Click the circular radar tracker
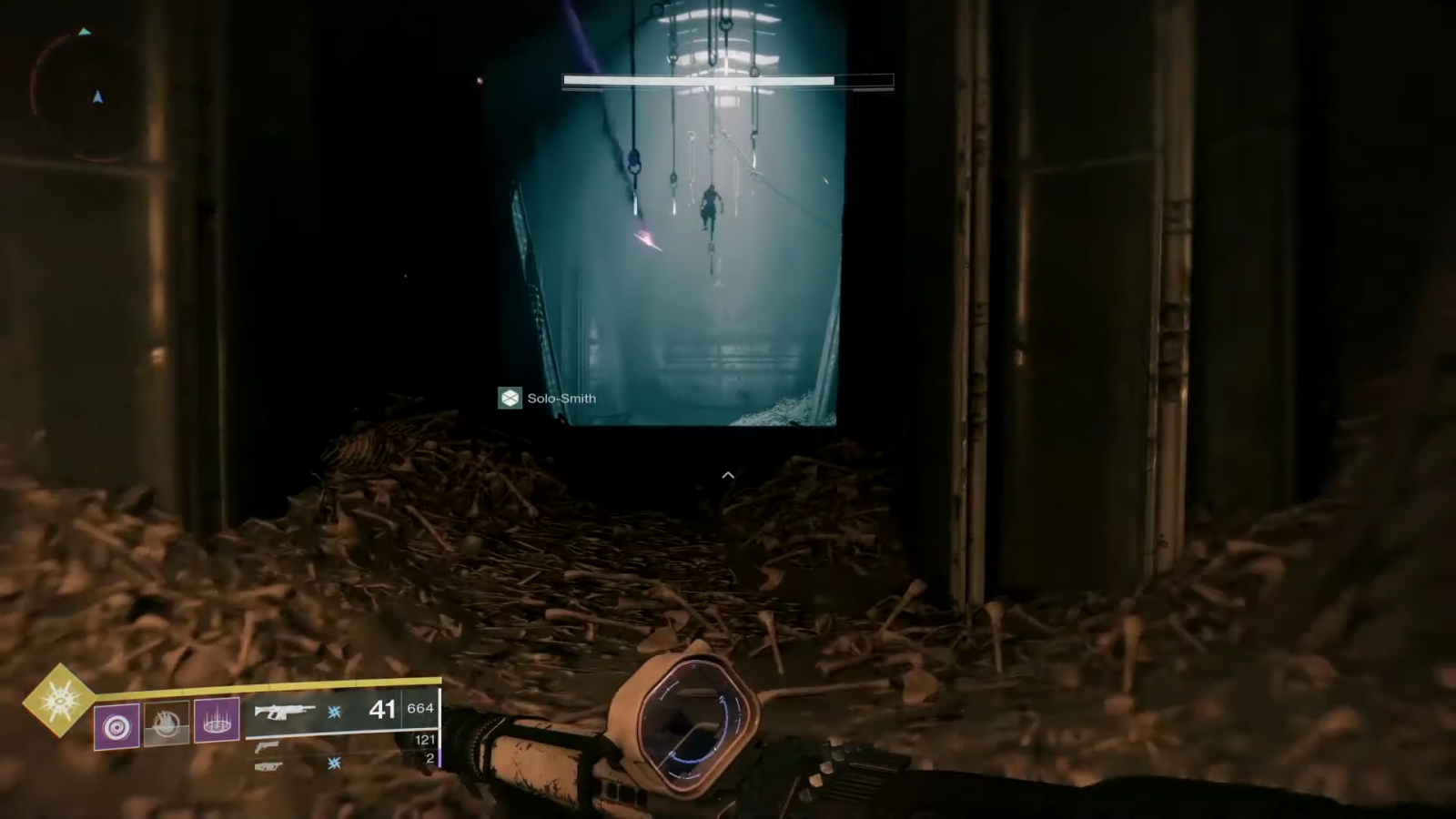1456x819 pixels. (x=84, y=95)
